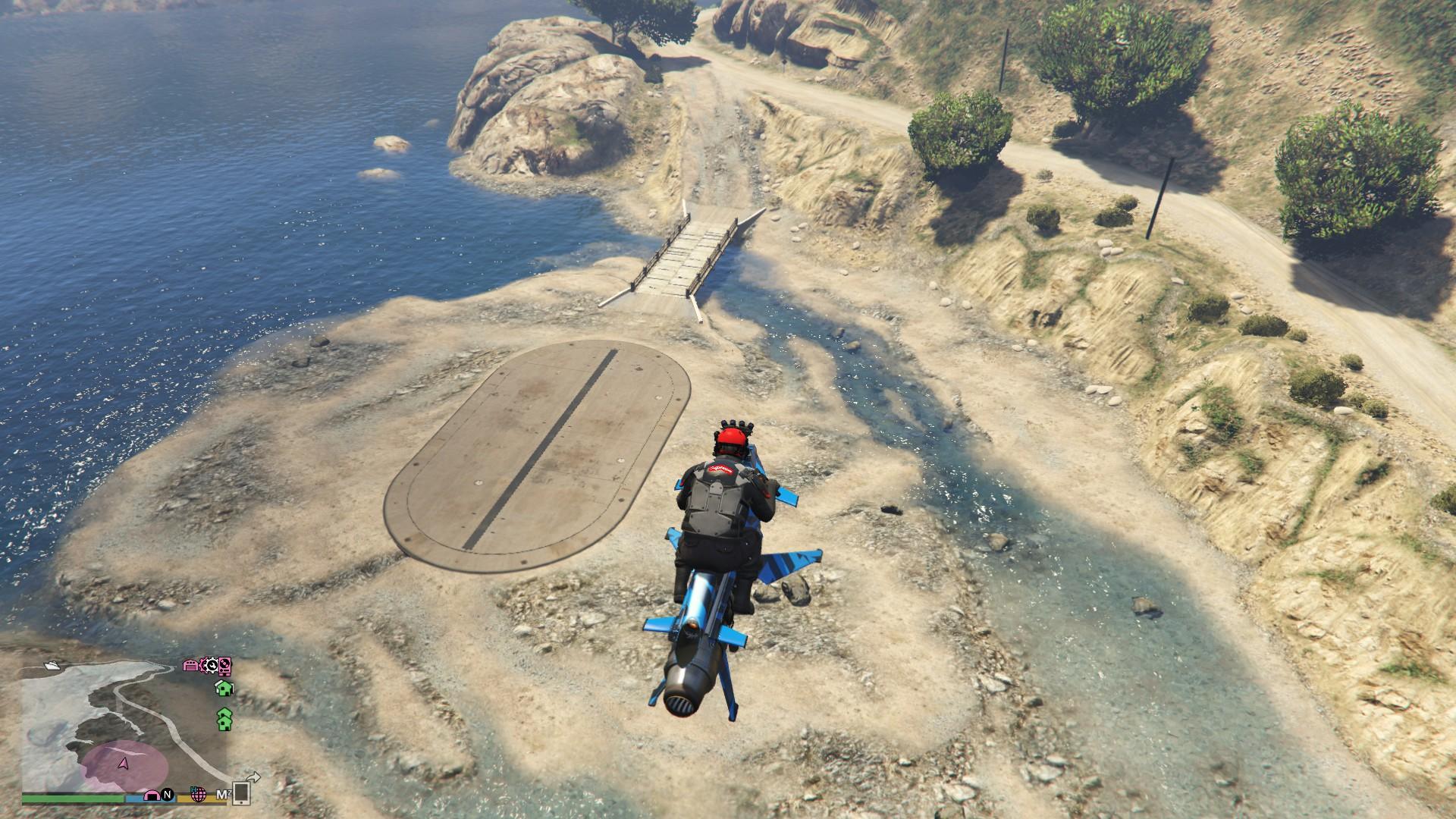Click the pink tunnel arch blip on the compass bar

152,795
